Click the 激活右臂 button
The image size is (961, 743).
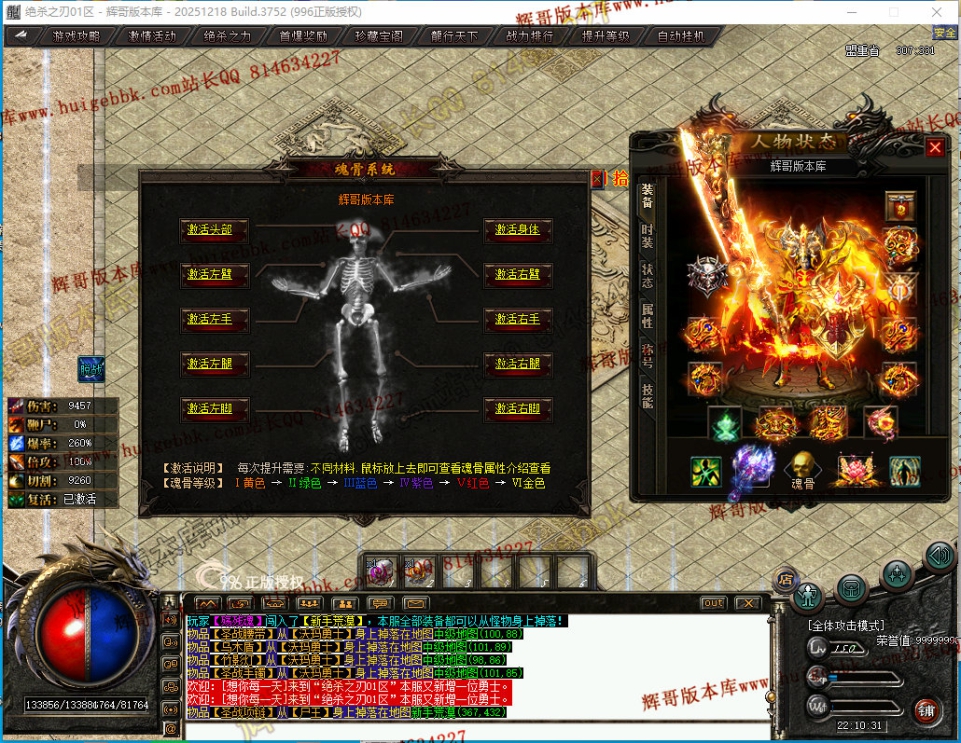tap(517, 275)
